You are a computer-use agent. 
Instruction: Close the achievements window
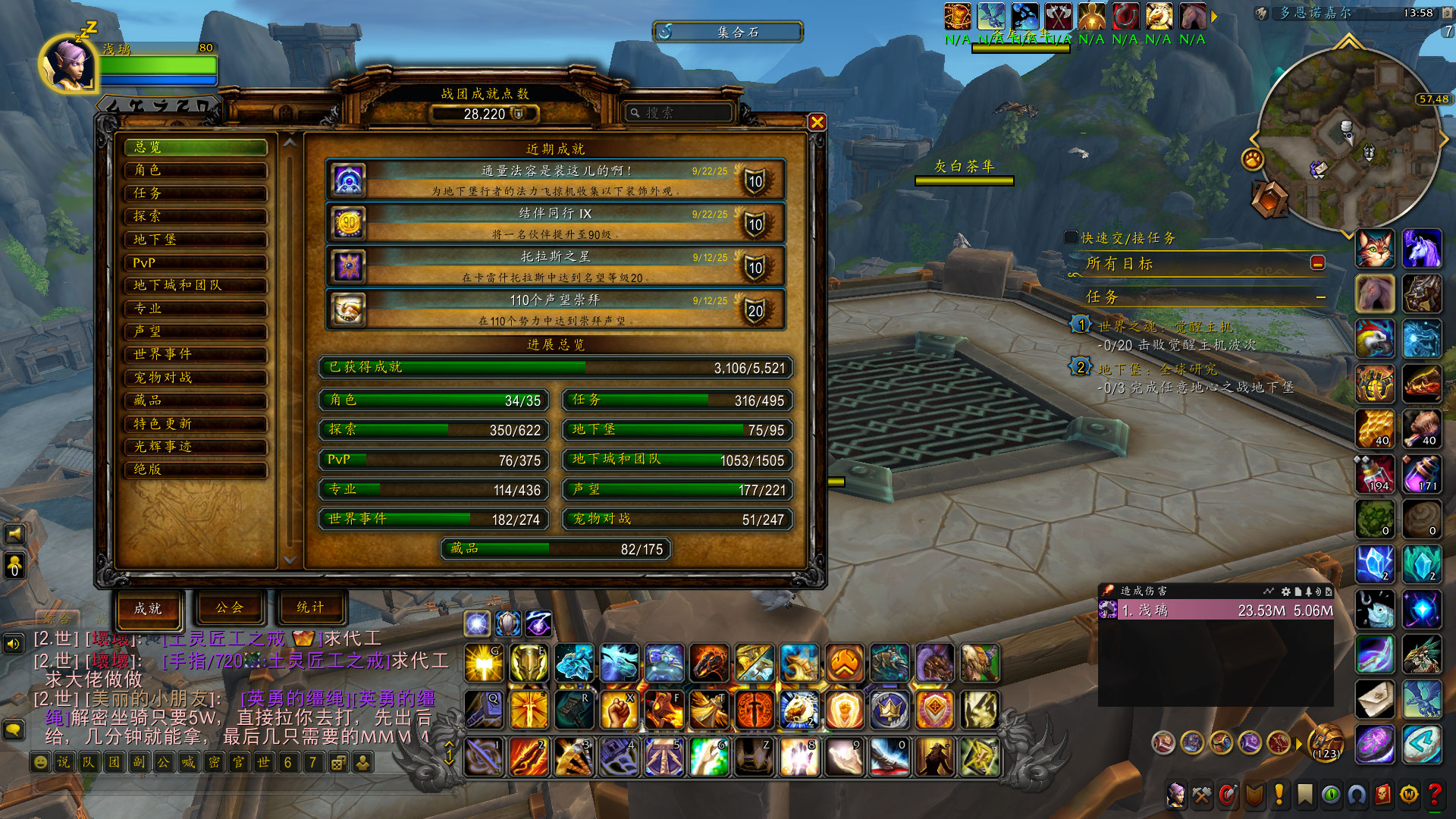click(817, 122)
